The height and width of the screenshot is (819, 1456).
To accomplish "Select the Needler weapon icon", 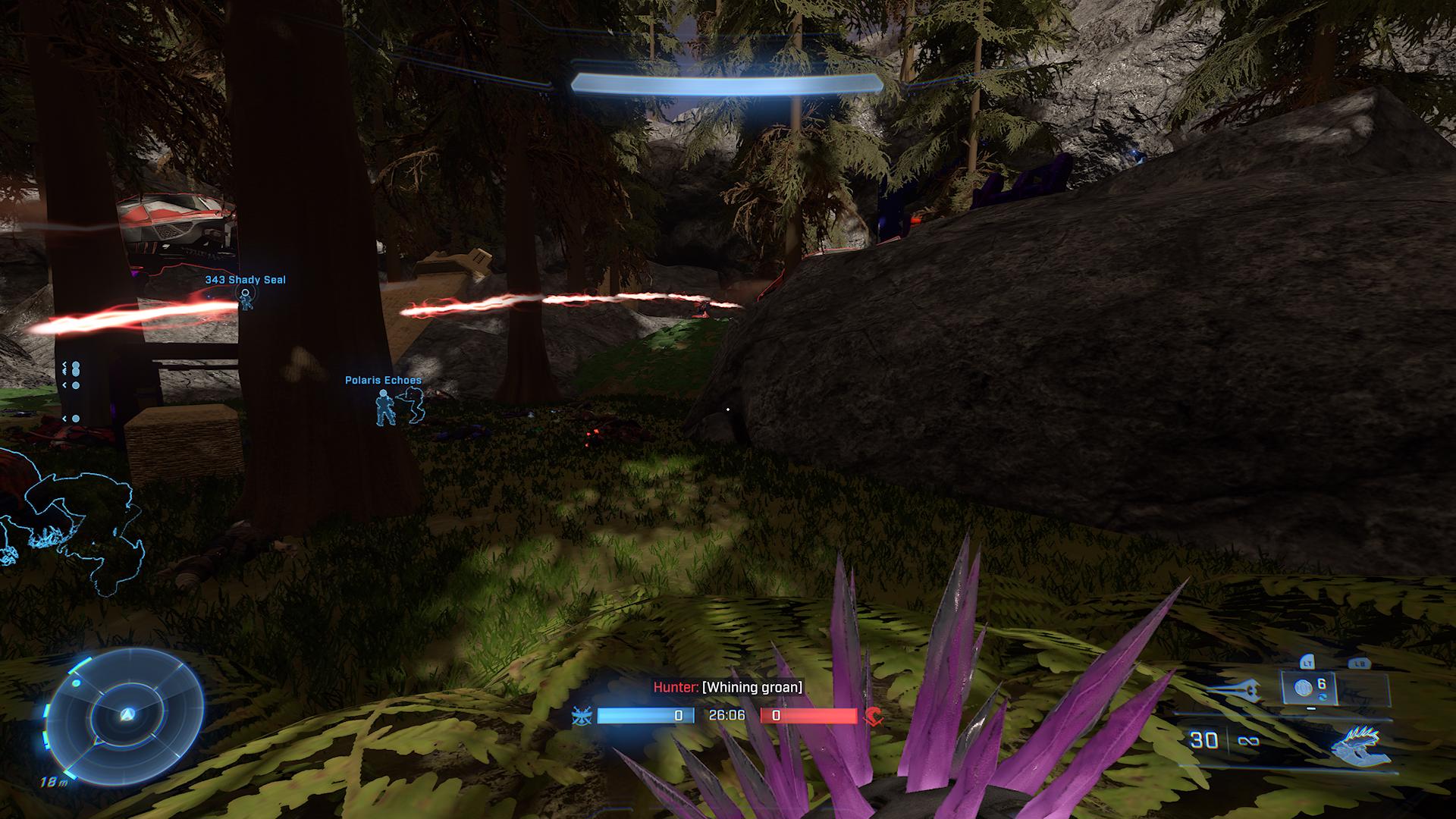I will click(x=1360, y=744).
